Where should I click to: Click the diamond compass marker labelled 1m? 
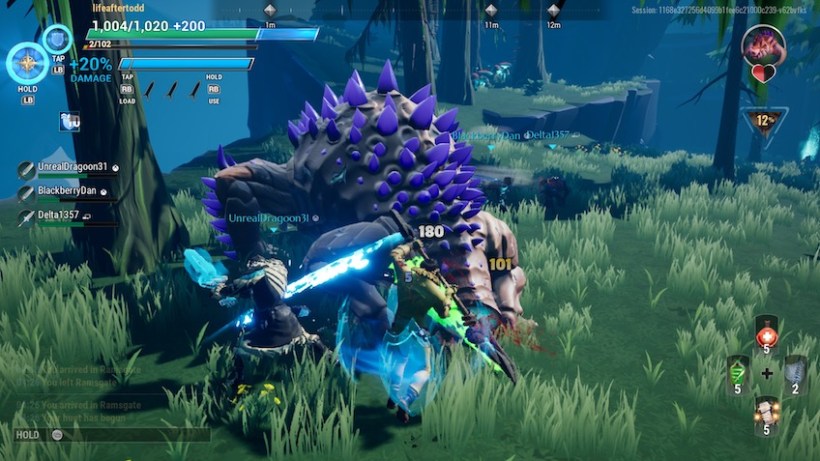tap(270, 10)
